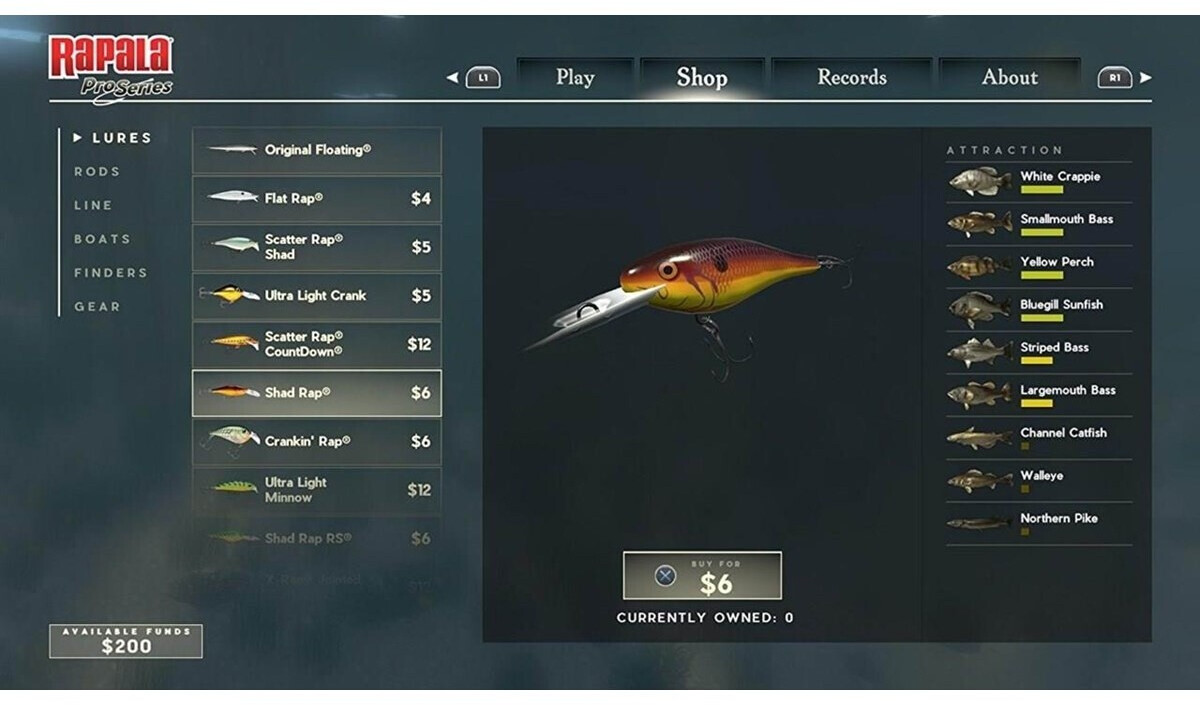Pick the Flat Rap lure row
The image size is (1200, 705).
click(316, 199)
